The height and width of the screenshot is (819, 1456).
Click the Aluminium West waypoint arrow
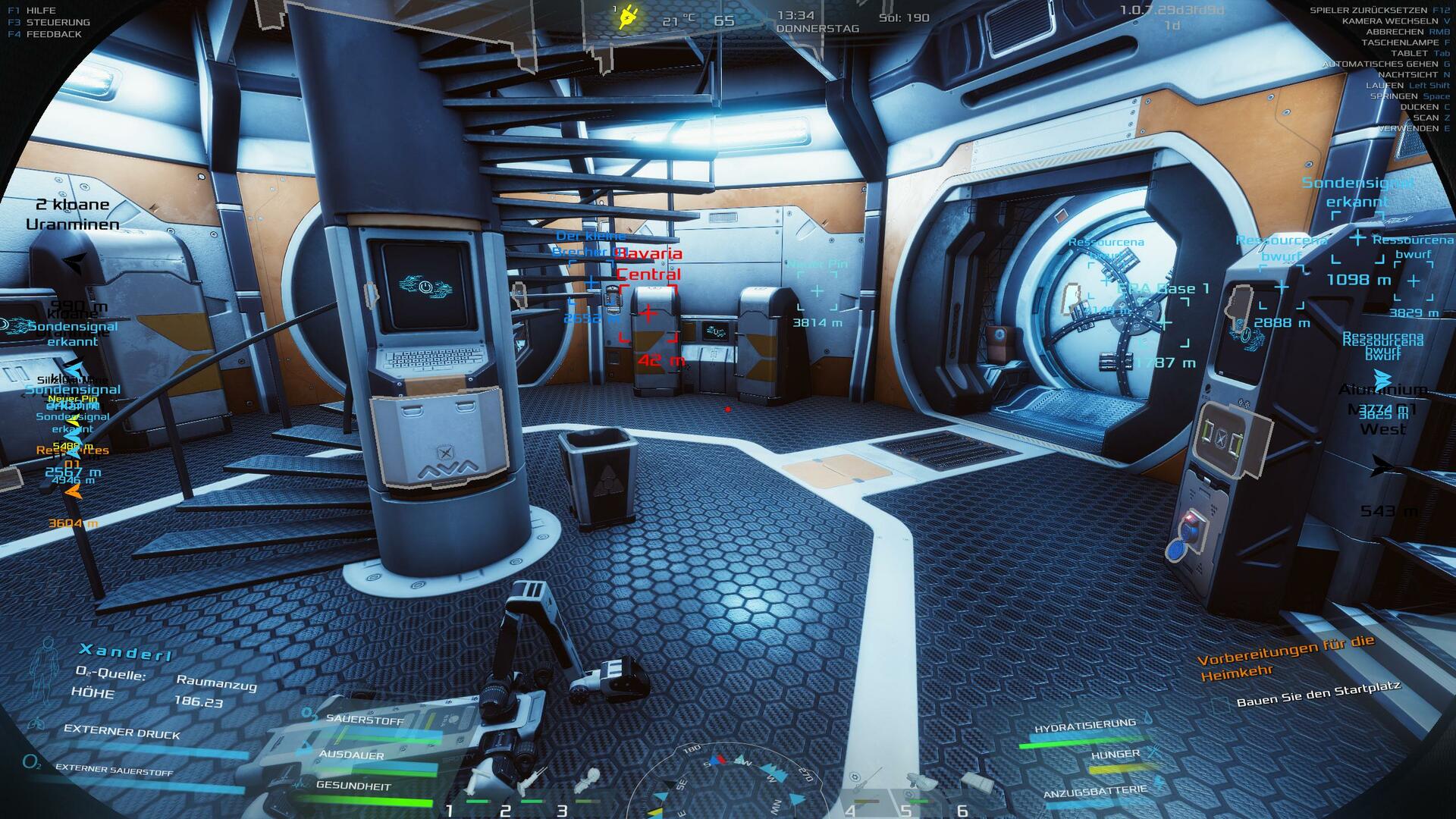tap(1382, 378)
